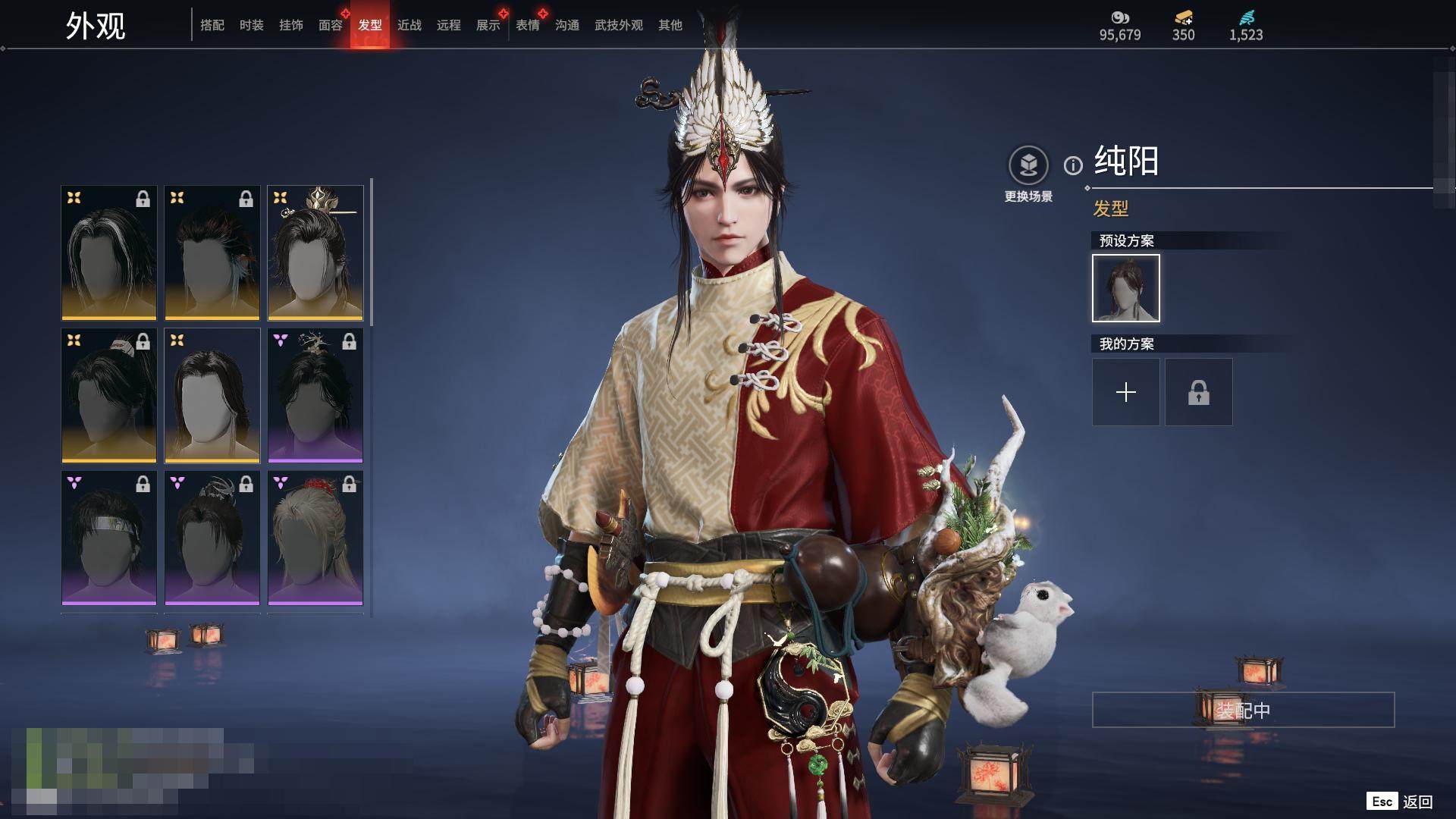The width and height of the screenshot is (1456, 819).
Task: Open the 近战 melee tab
Action: 409,25
